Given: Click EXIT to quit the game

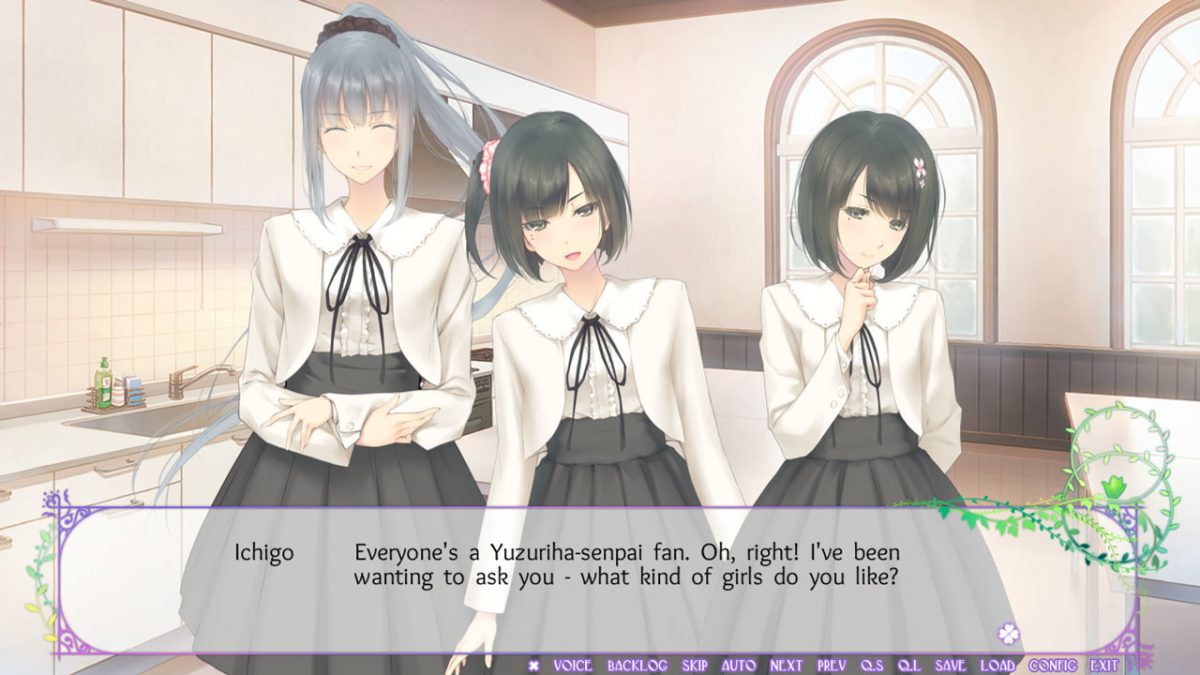Looking at the screenshot, I should [1104, 666].
